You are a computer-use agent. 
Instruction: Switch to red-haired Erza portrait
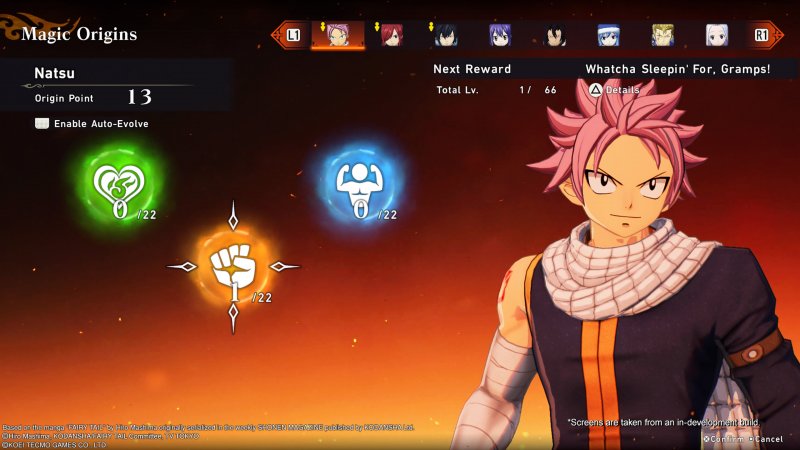point(391,35)
